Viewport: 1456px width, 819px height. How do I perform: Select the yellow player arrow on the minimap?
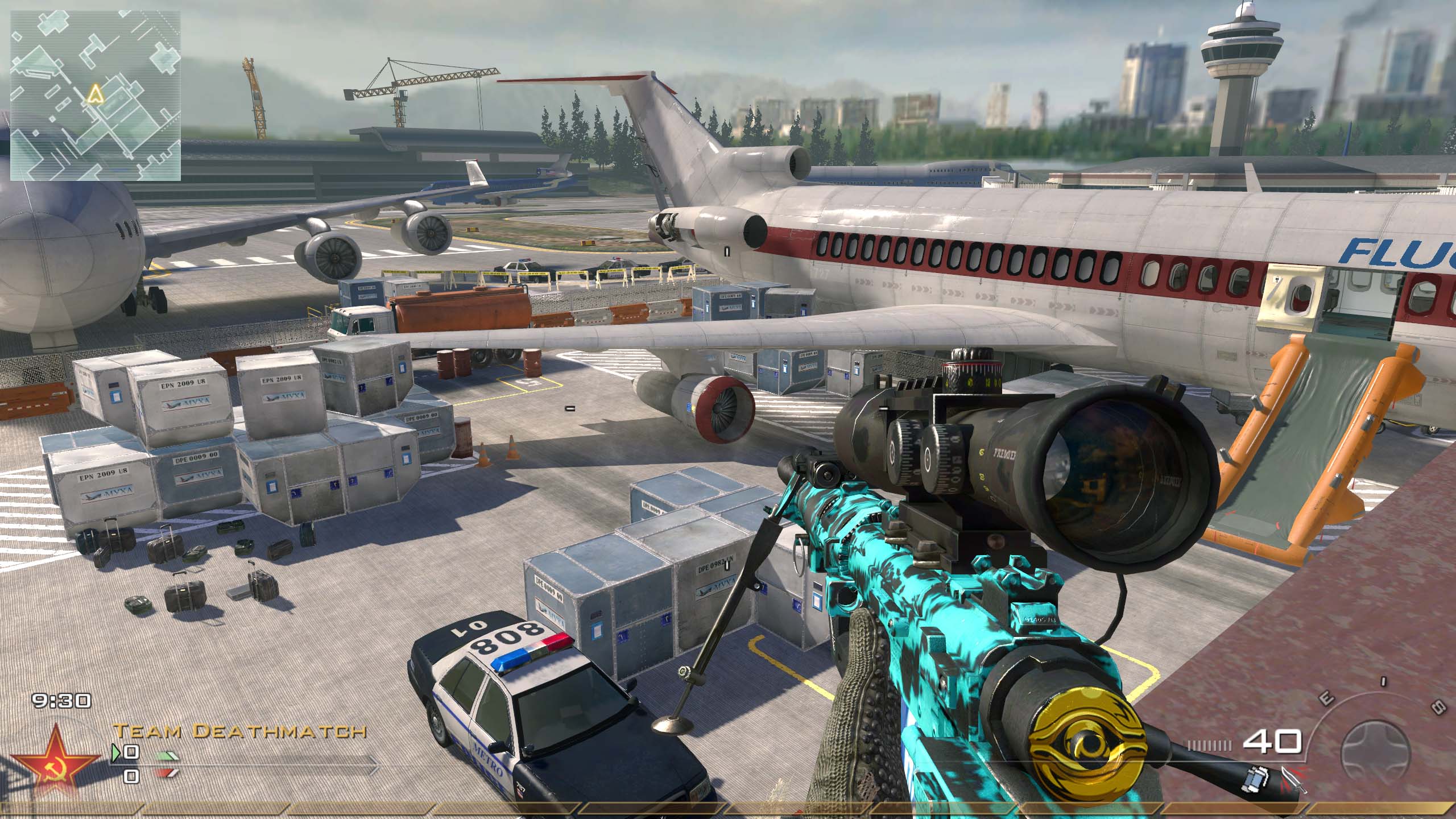tap(94, 95)
